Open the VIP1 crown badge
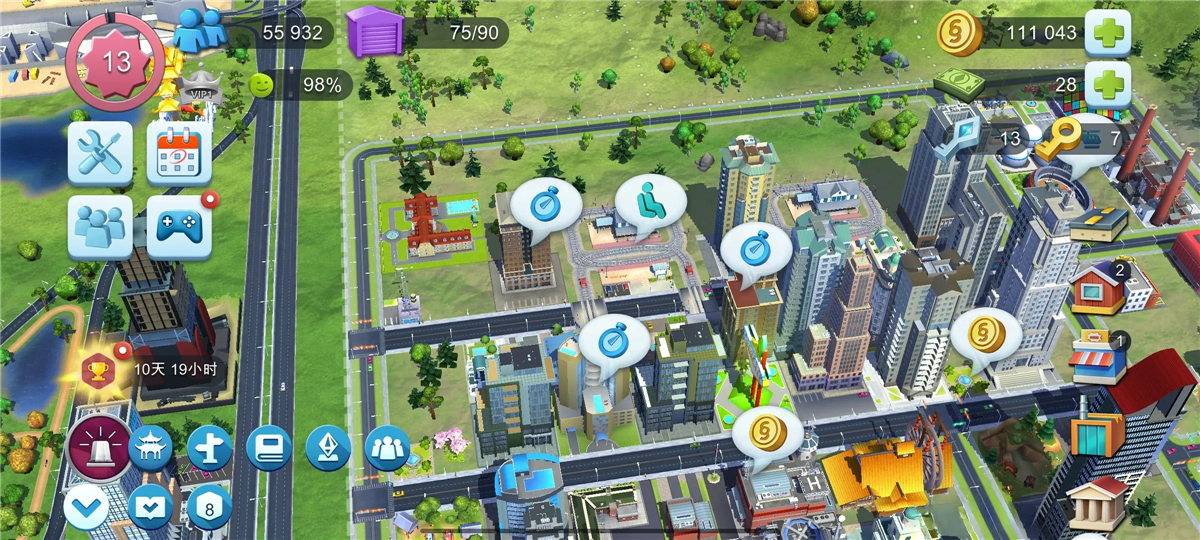The height and width of the screenshot is (540, 1200). (198, 91)
